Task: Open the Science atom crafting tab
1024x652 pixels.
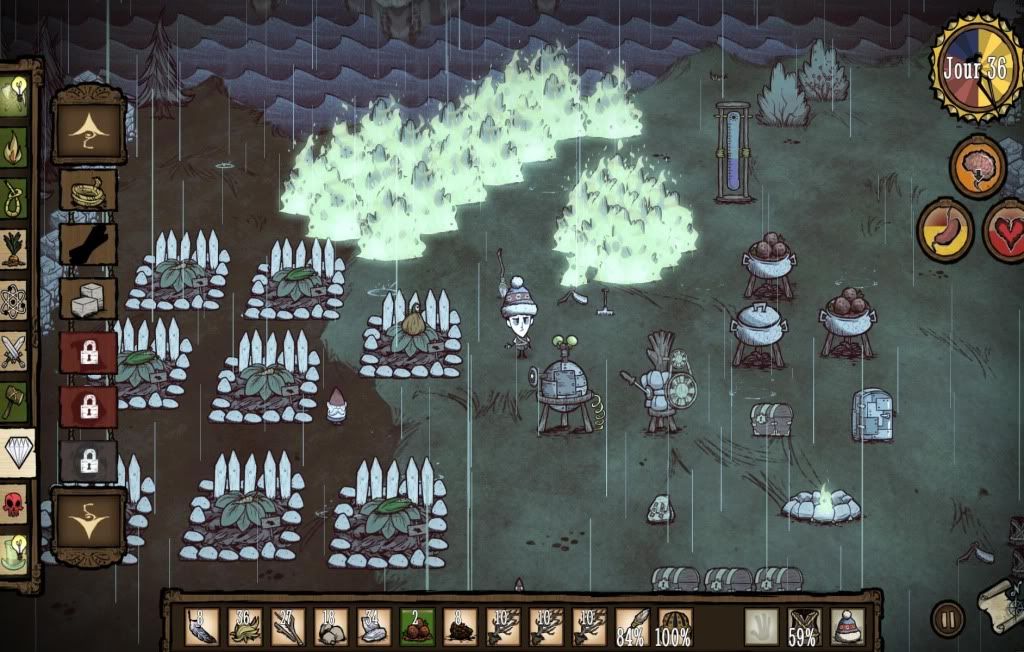Action: 14,299
